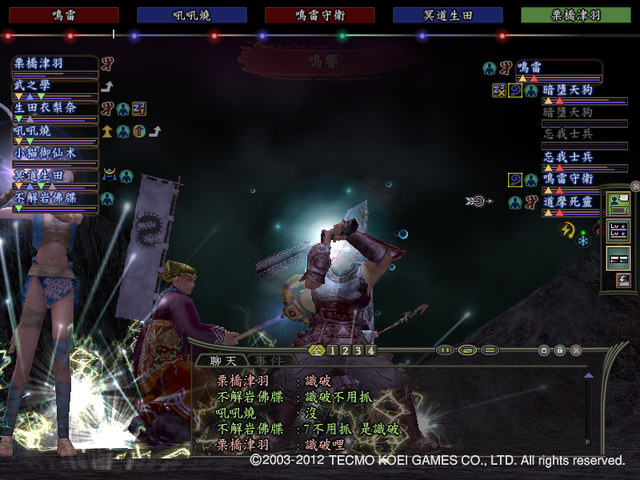This screenshot has width=640, height=480.
Task: Close the side display-options panel
Action: pyautogui.click(x=634, y=186)
